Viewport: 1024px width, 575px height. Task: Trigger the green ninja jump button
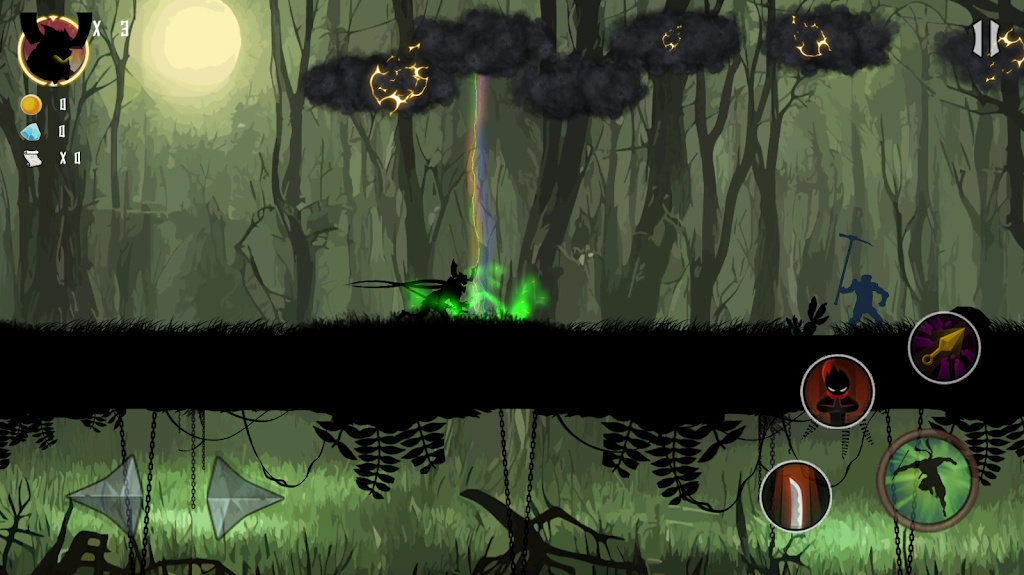927,480
